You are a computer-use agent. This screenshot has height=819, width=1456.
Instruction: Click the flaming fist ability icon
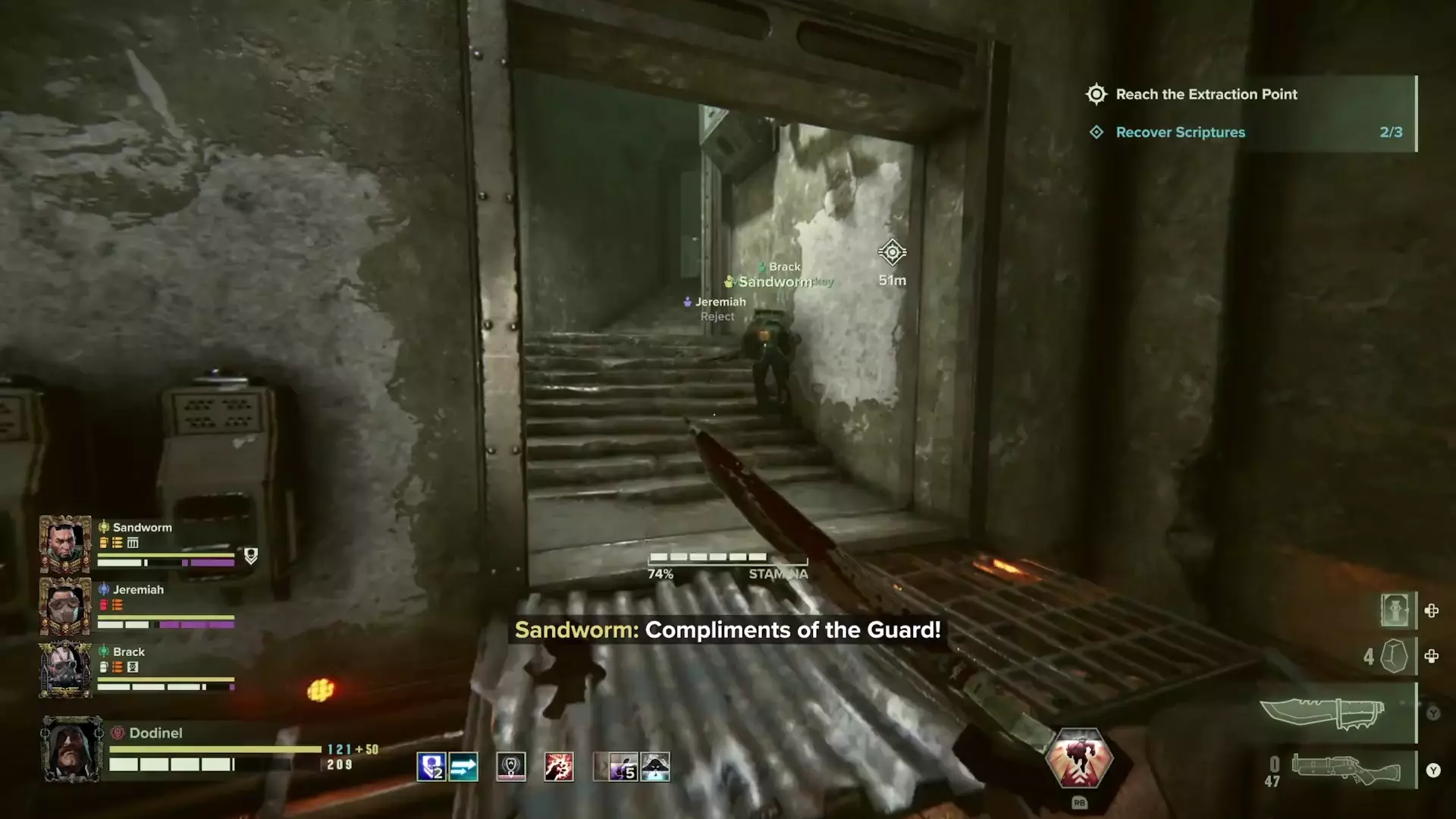tap(559, 767)
